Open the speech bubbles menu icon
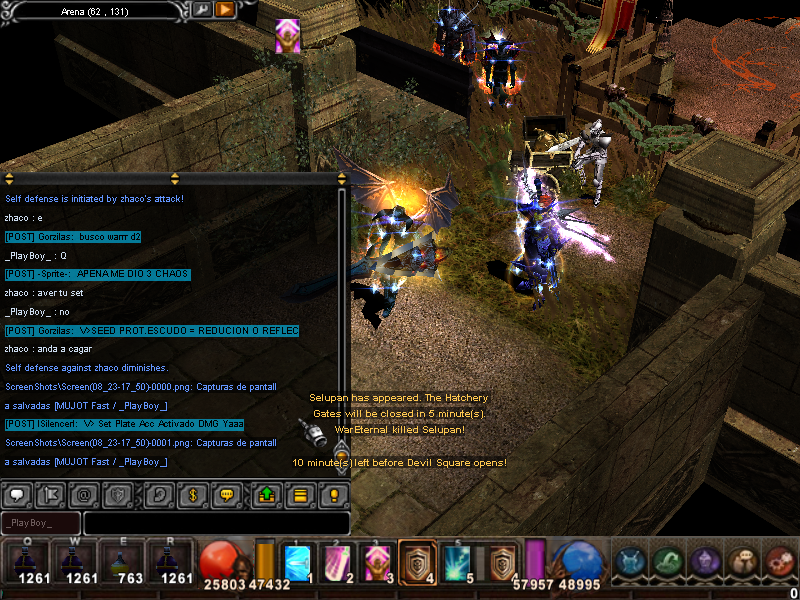This screenshot has width=800, height=600. (x=742, y=561)
